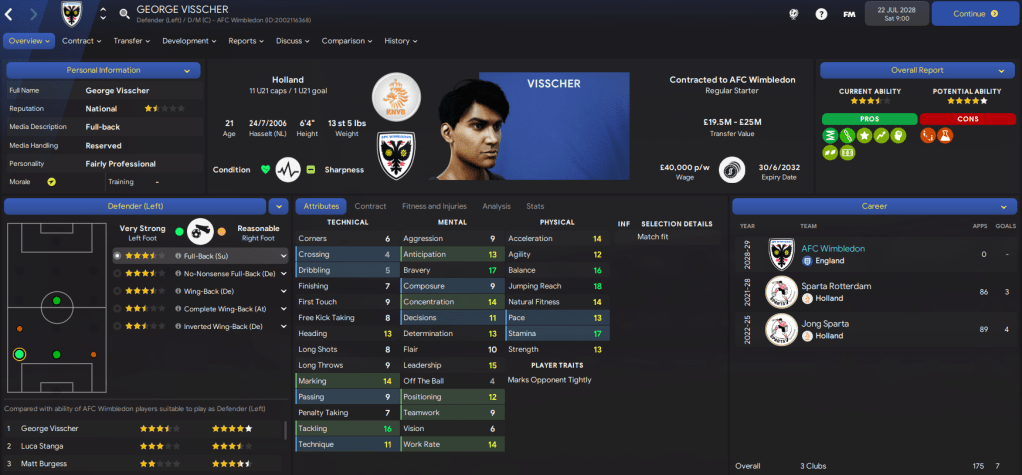Open the History menu

click(400, 41)
